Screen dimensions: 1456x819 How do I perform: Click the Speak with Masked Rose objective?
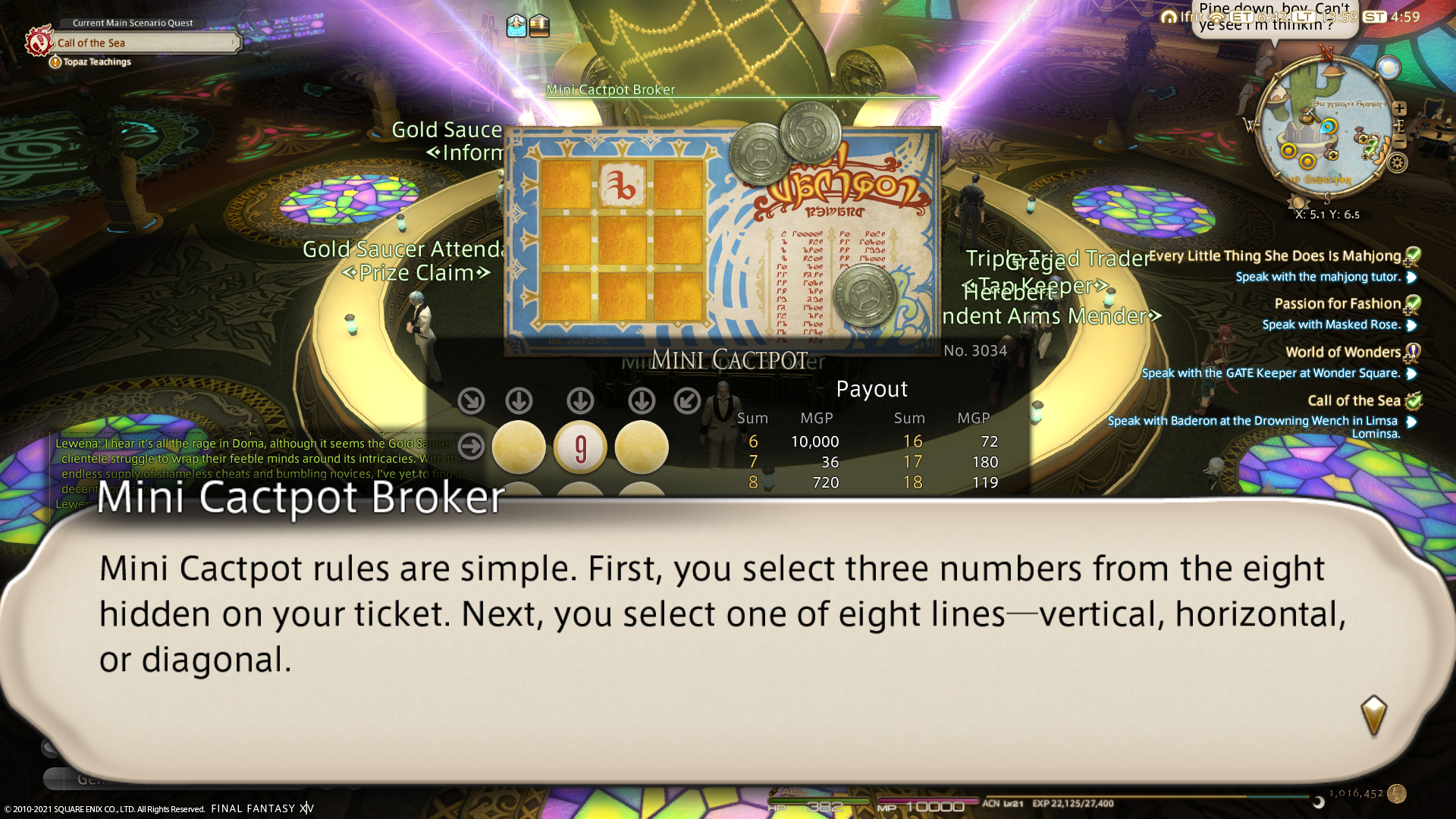click(1330, 325)
